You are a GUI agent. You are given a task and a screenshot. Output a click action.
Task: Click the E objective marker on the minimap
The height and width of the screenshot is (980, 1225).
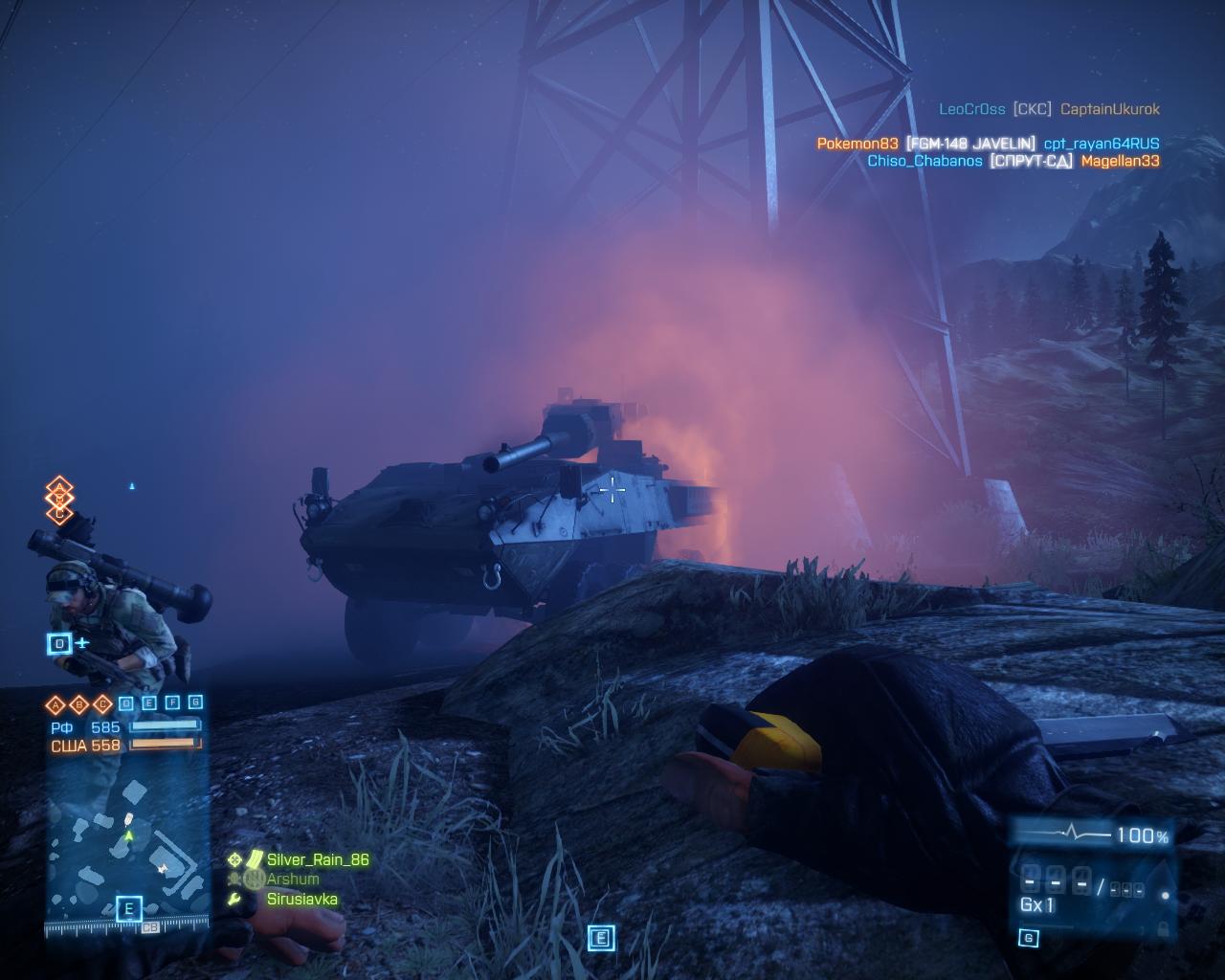pyautogui.click(x=128, y=909)
